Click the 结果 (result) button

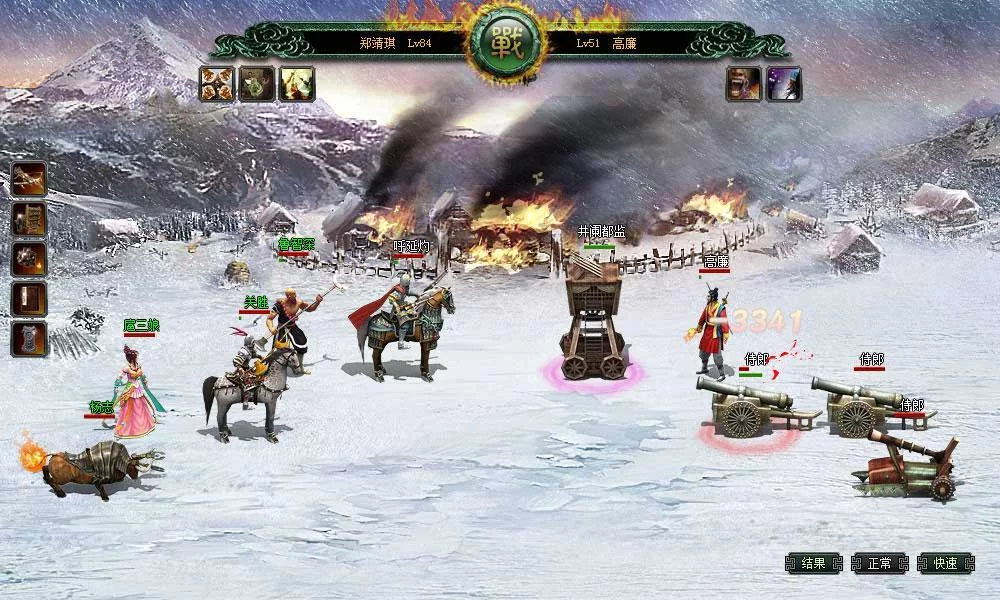click(x=813, y=563)
